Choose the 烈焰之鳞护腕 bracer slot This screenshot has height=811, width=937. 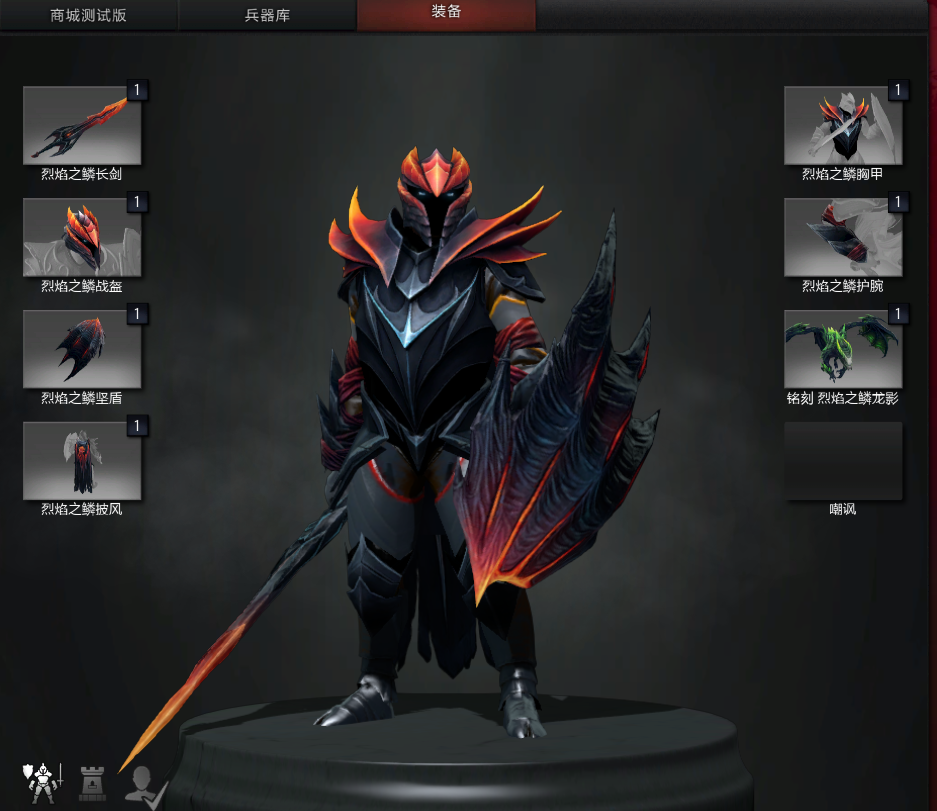click(x=843, y=238)
